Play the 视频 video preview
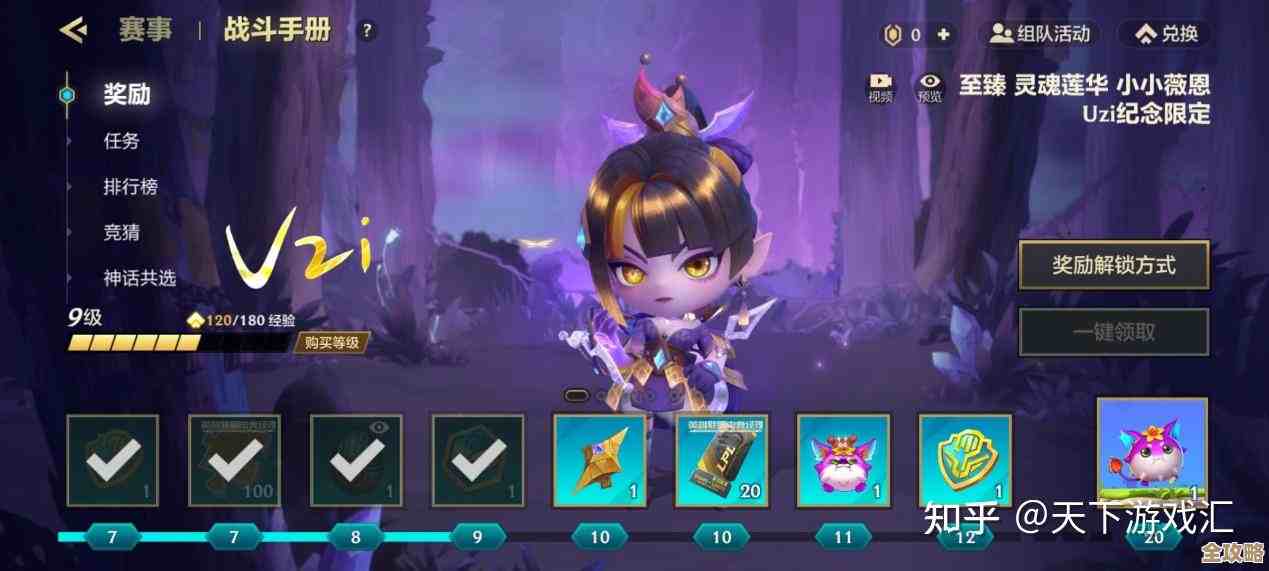 880,87
